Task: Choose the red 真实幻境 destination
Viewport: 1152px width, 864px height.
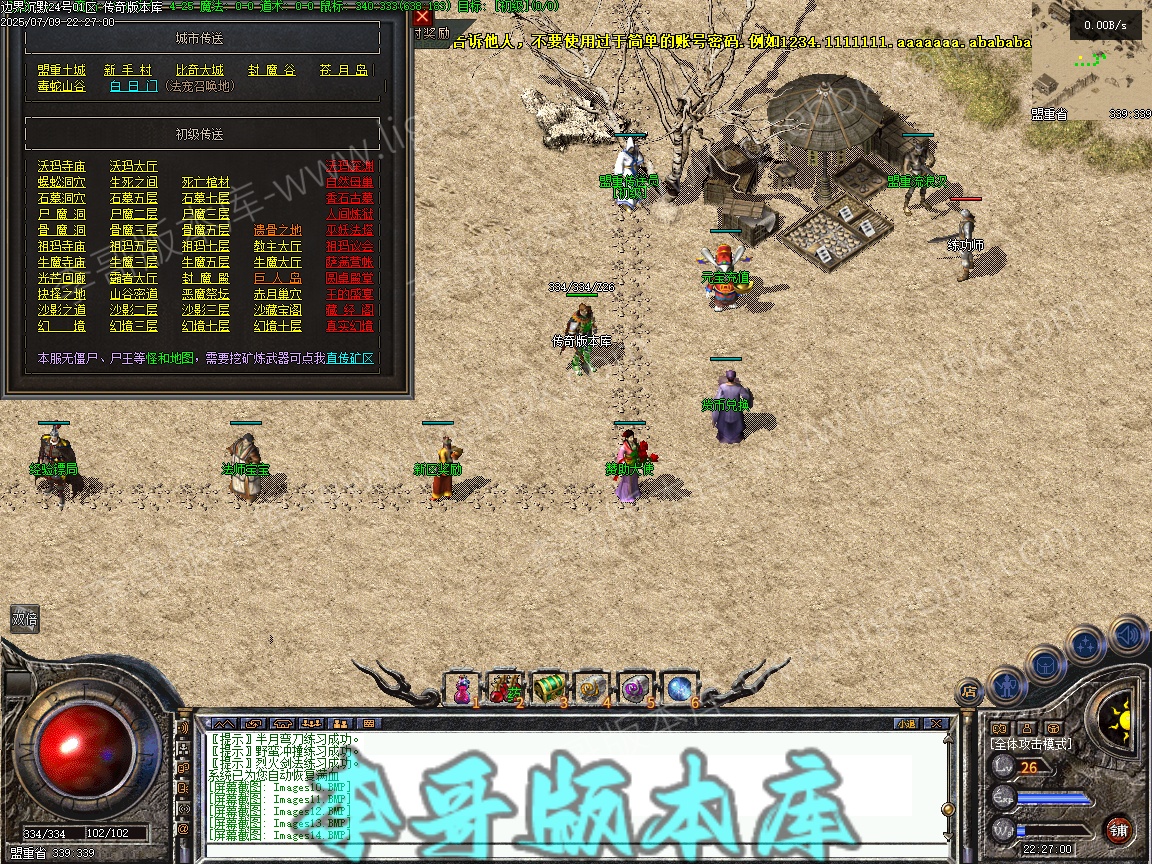Action: click(349, 326)
